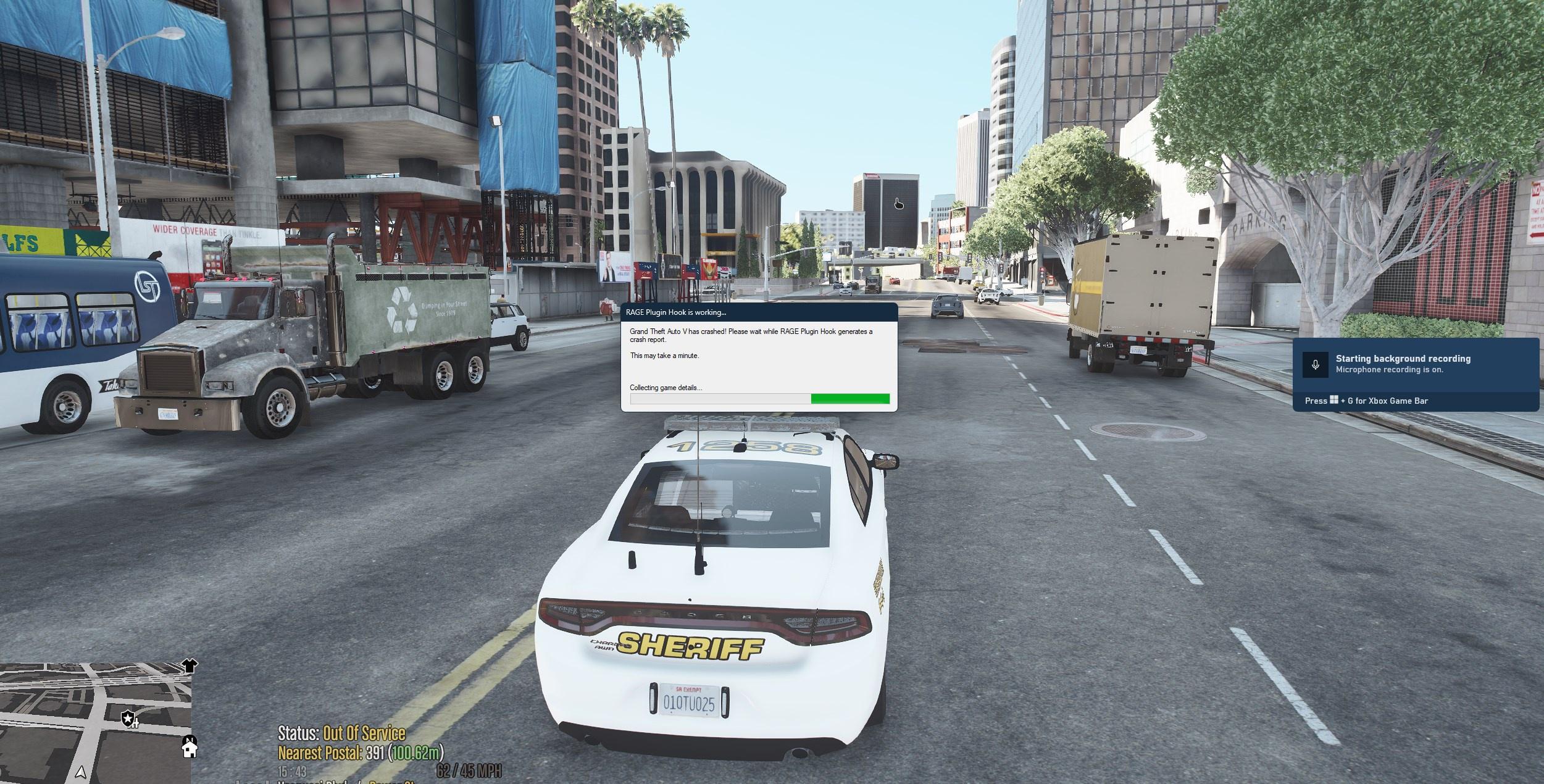Select the t-shirt clothing store blip
1544x784 pixels.
coord(190,665)
